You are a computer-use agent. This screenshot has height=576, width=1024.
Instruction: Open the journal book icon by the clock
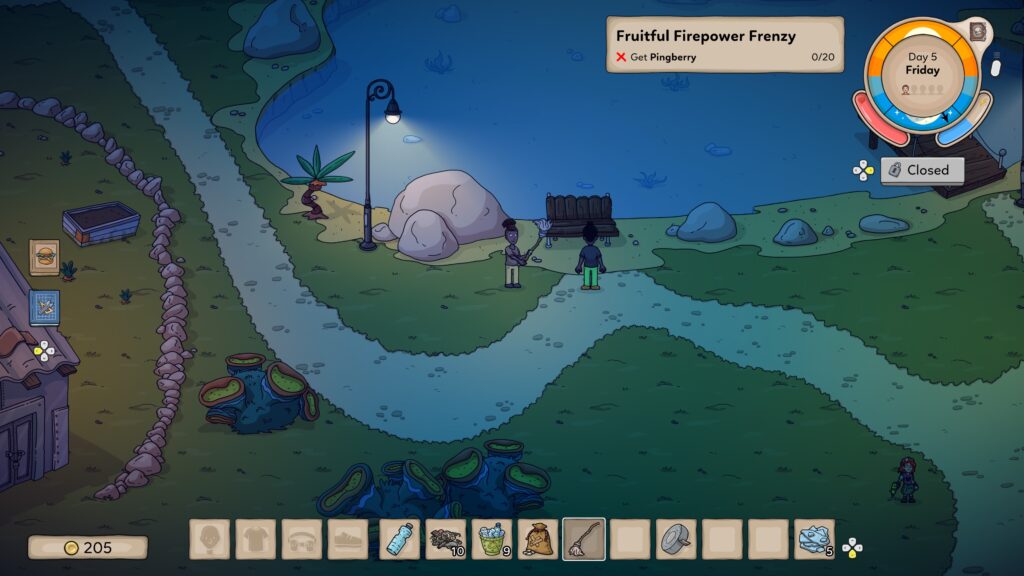click(977, 31)
